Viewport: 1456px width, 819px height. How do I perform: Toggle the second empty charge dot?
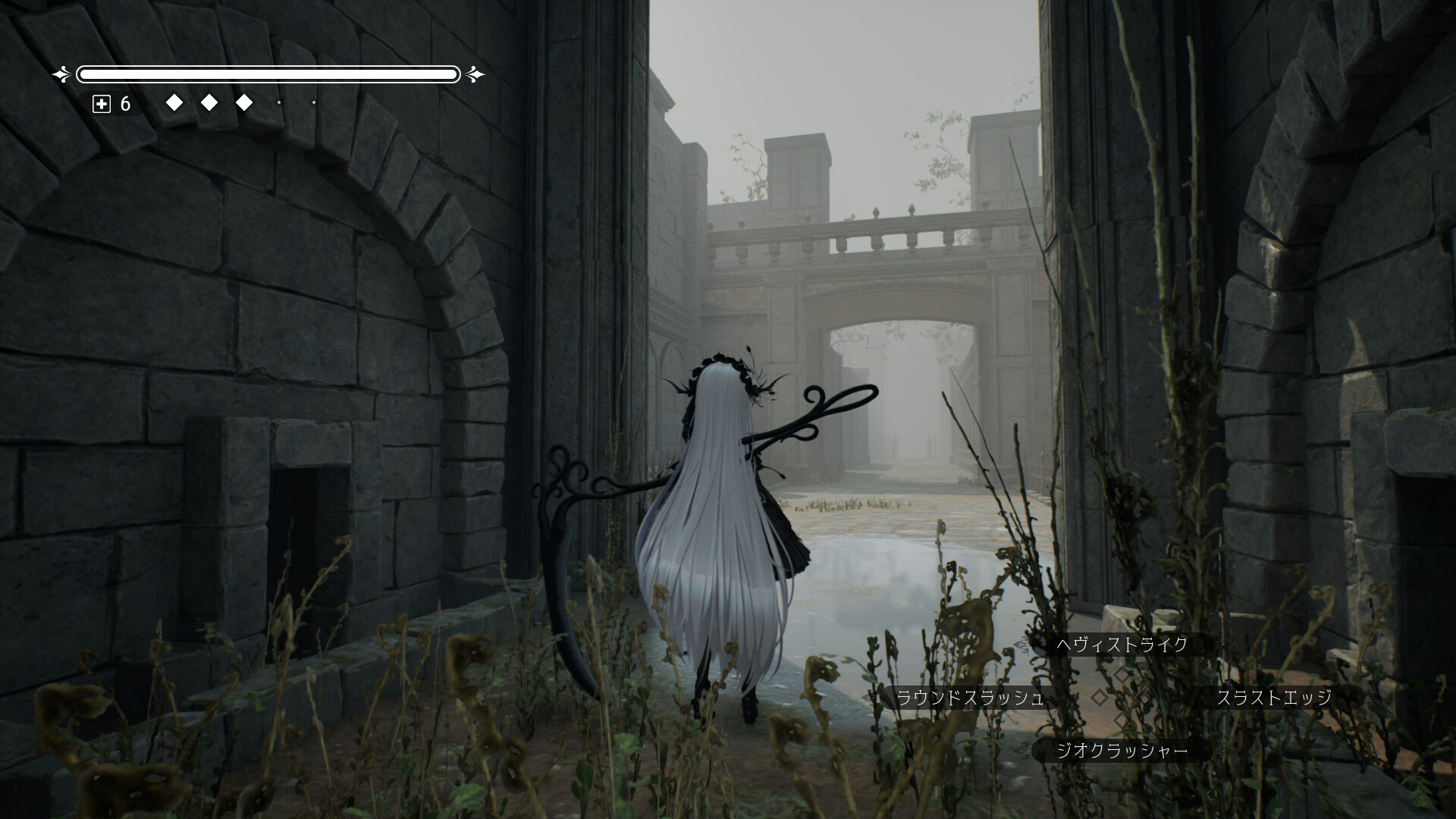pyautogui.click(x=314, y=102)
